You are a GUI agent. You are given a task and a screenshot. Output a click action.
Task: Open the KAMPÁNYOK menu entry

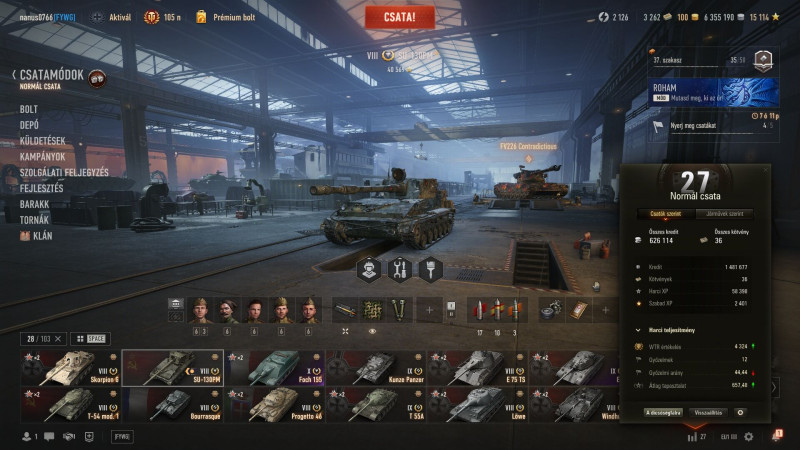point(42,156)
